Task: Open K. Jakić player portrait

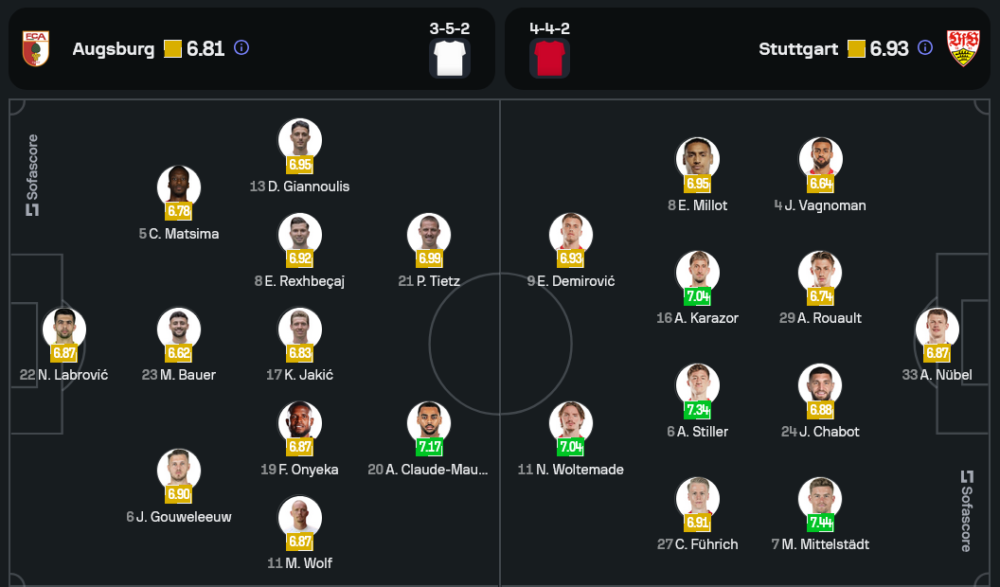Action: [300, 330]
